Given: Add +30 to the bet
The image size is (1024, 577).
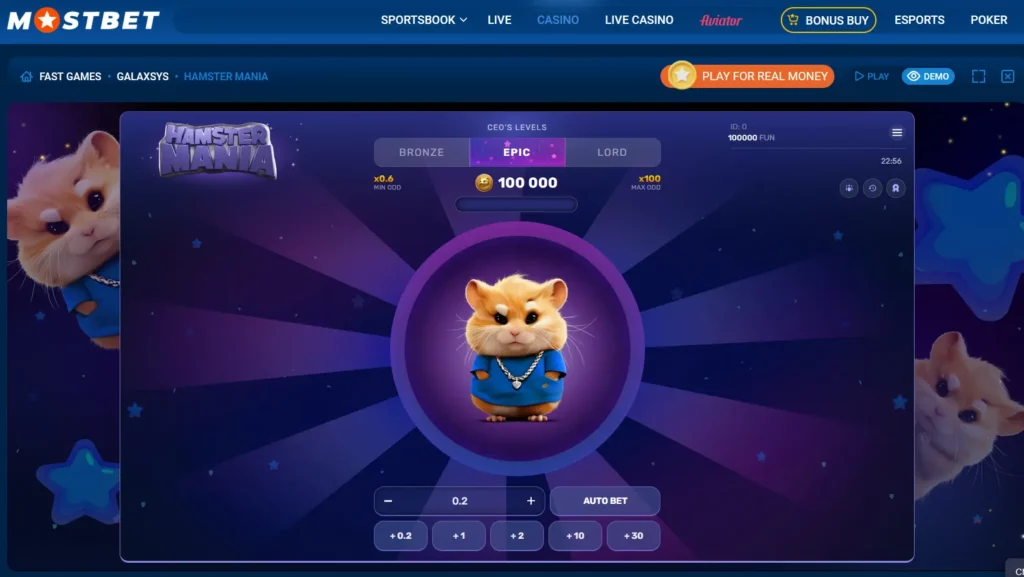Looking at the screenshot, I should pyautogui.click(x=633, y=536).
